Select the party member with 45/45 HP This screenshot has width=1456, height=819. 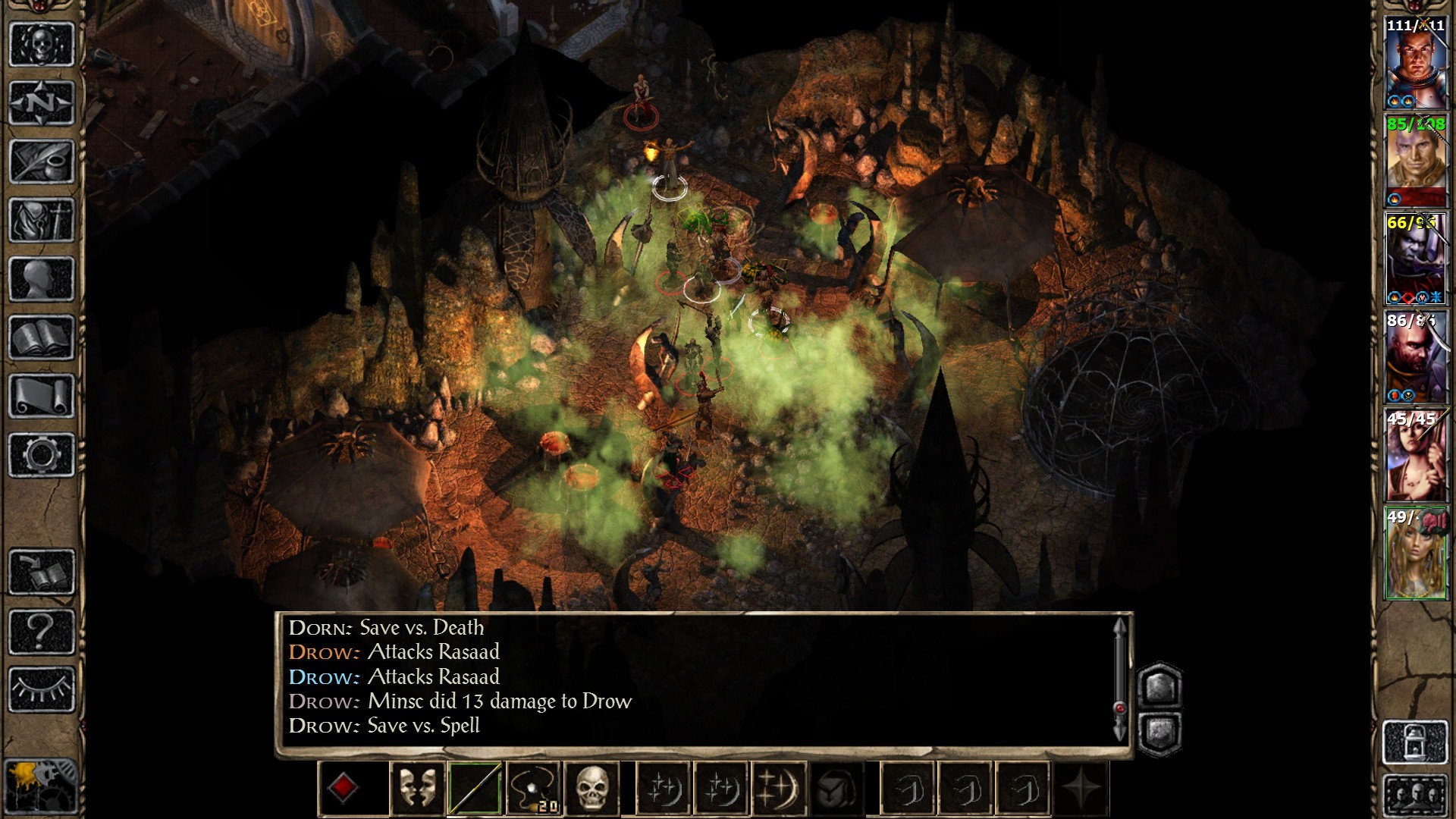tap(1415, 455)
